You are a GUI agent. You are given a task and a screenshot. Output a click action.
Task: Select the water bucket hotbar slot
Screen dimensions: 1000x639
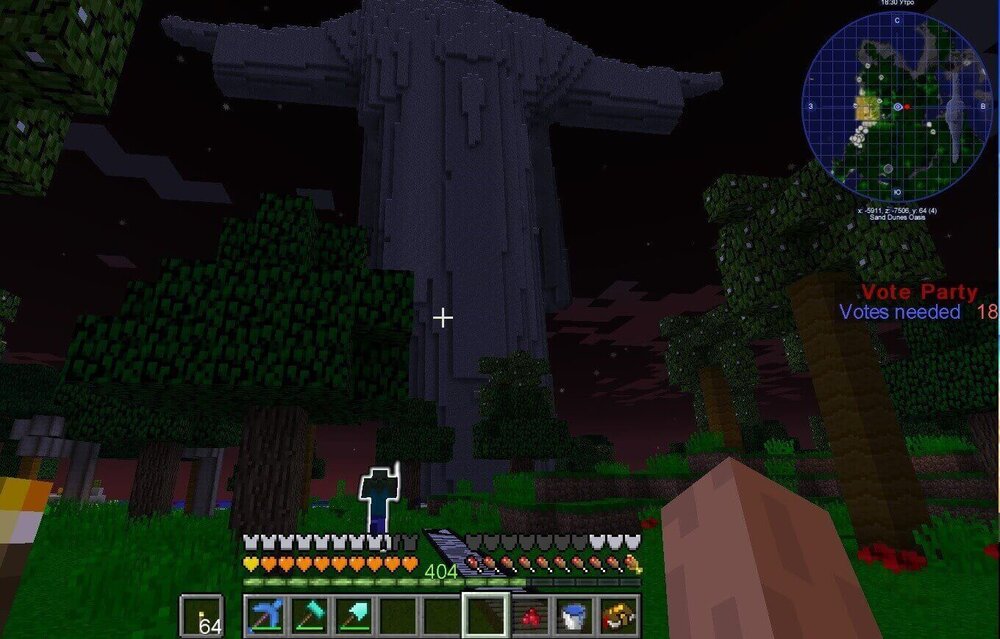[574, 614]
